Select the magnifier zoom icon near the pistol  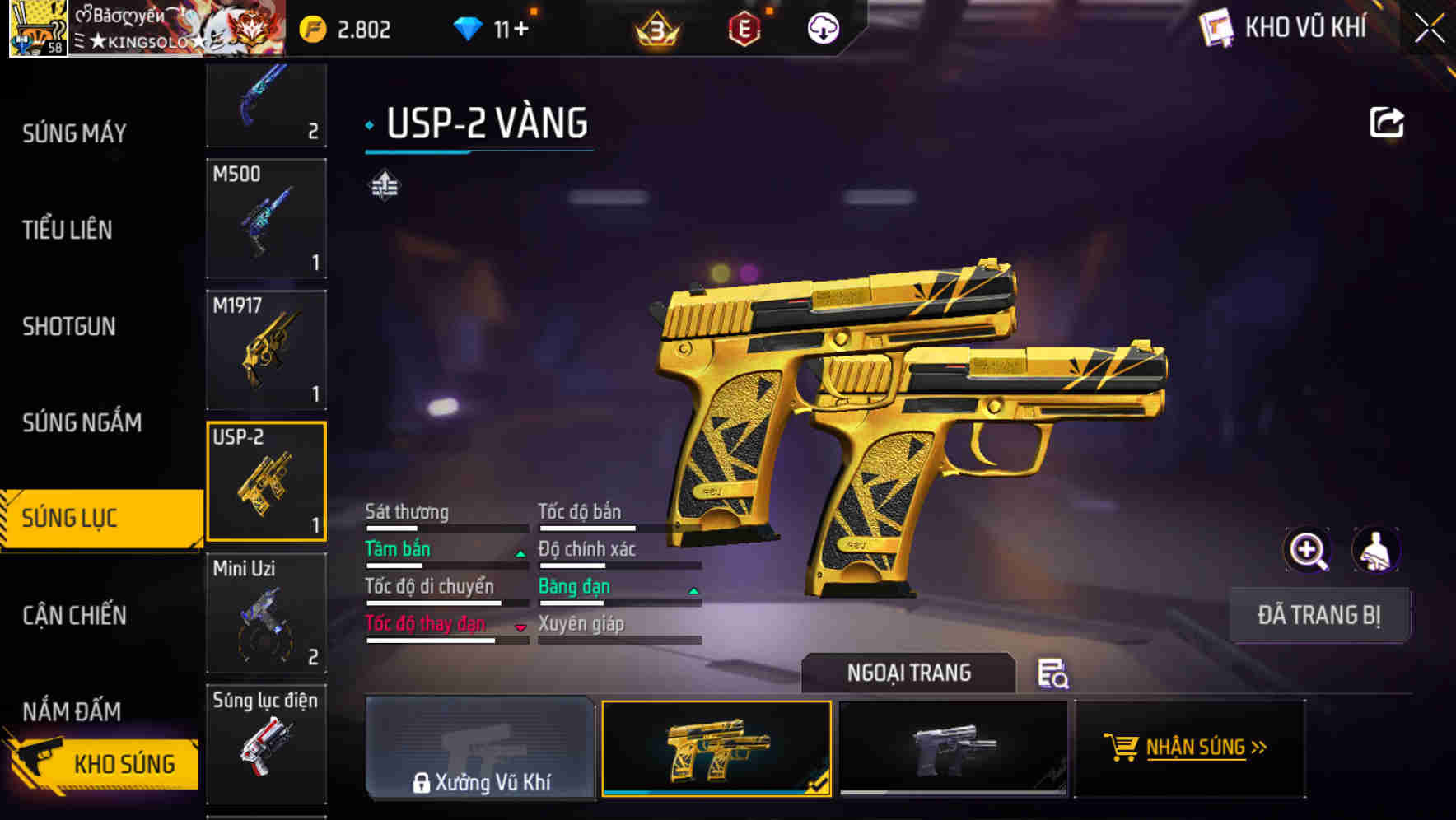pyautogui.click(x=1308, y=549)
